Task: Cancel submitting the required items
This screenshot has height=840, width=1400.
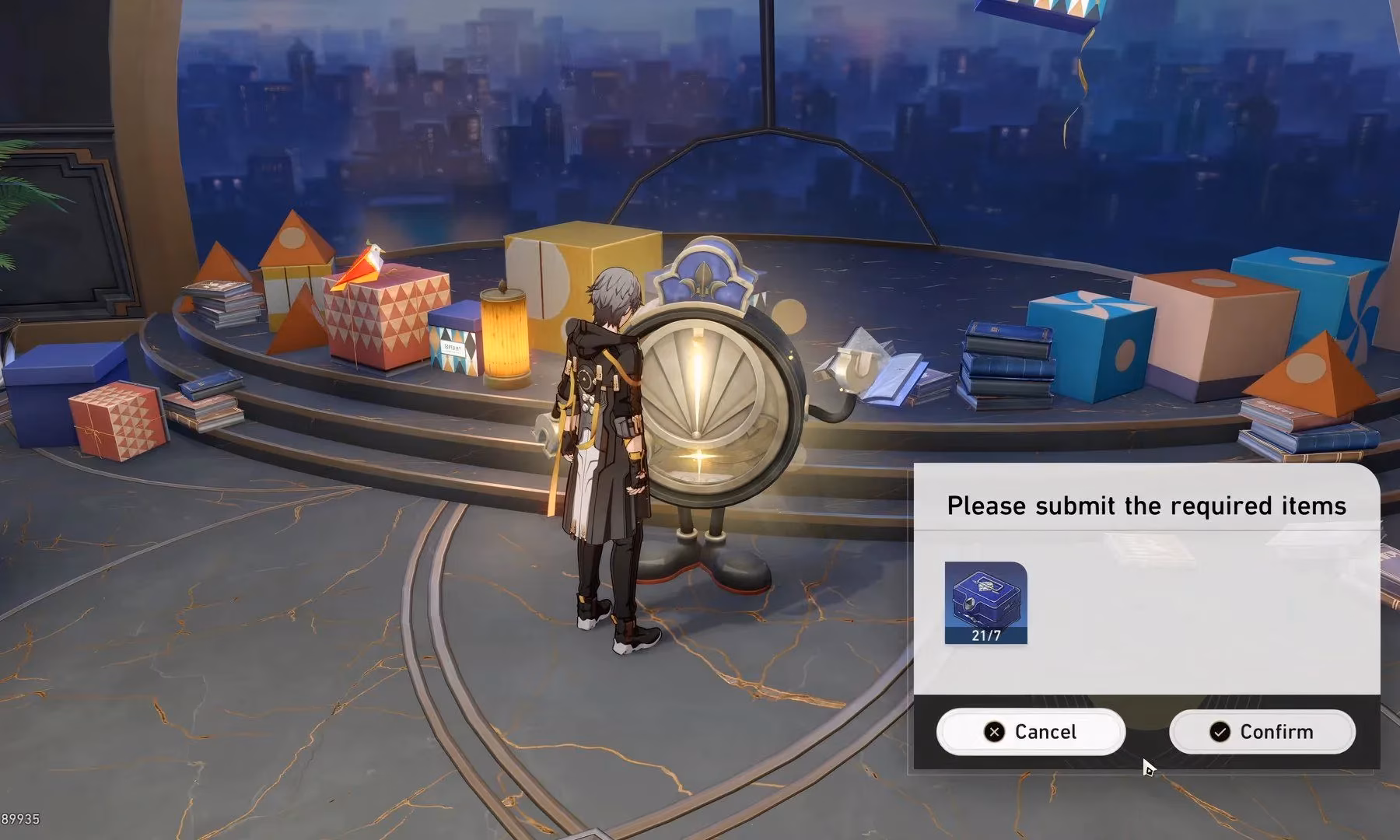Action: [1031, 732]
